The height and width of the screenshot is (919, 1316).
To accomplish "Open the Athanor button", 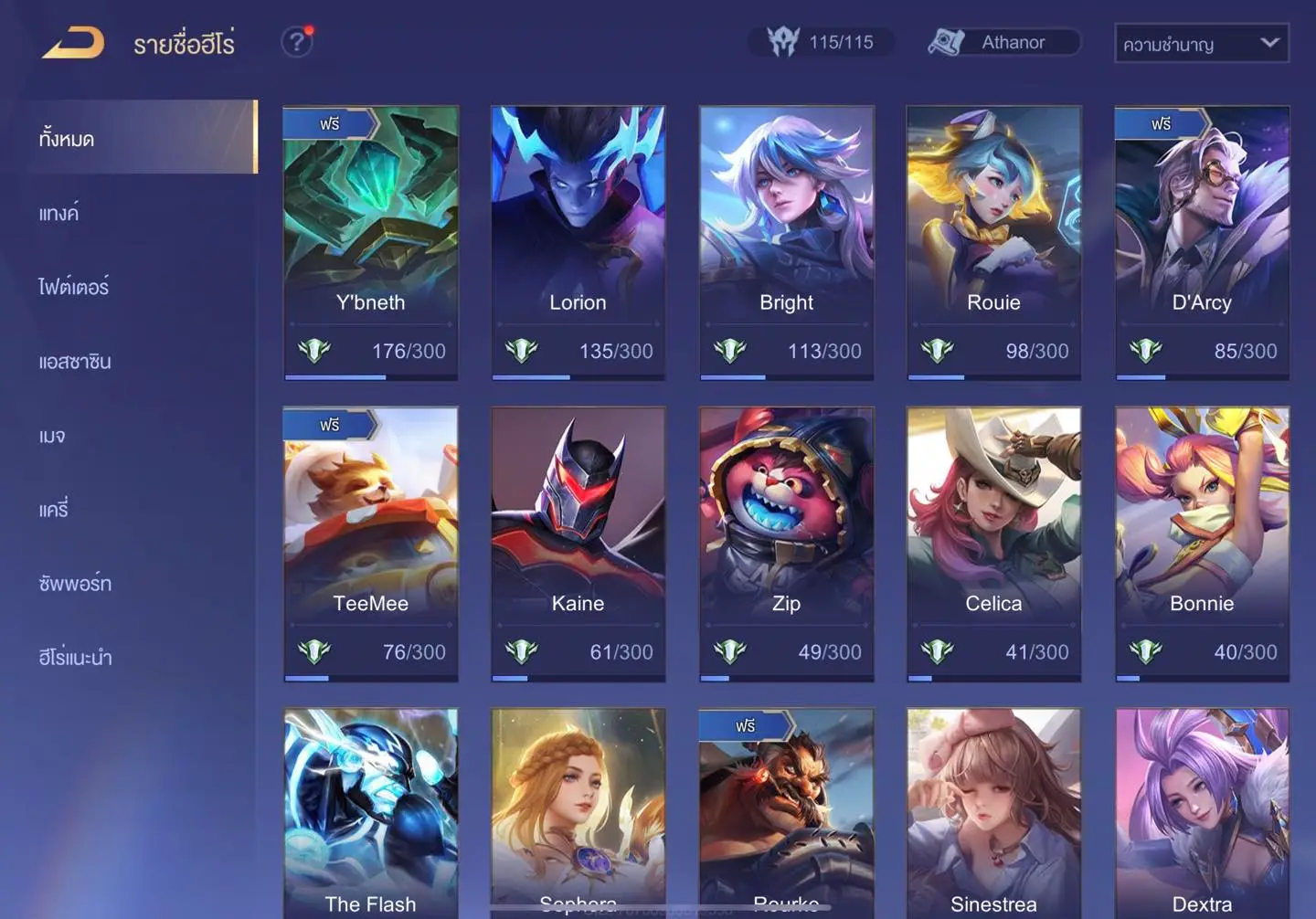I will tap(1003, 42).
